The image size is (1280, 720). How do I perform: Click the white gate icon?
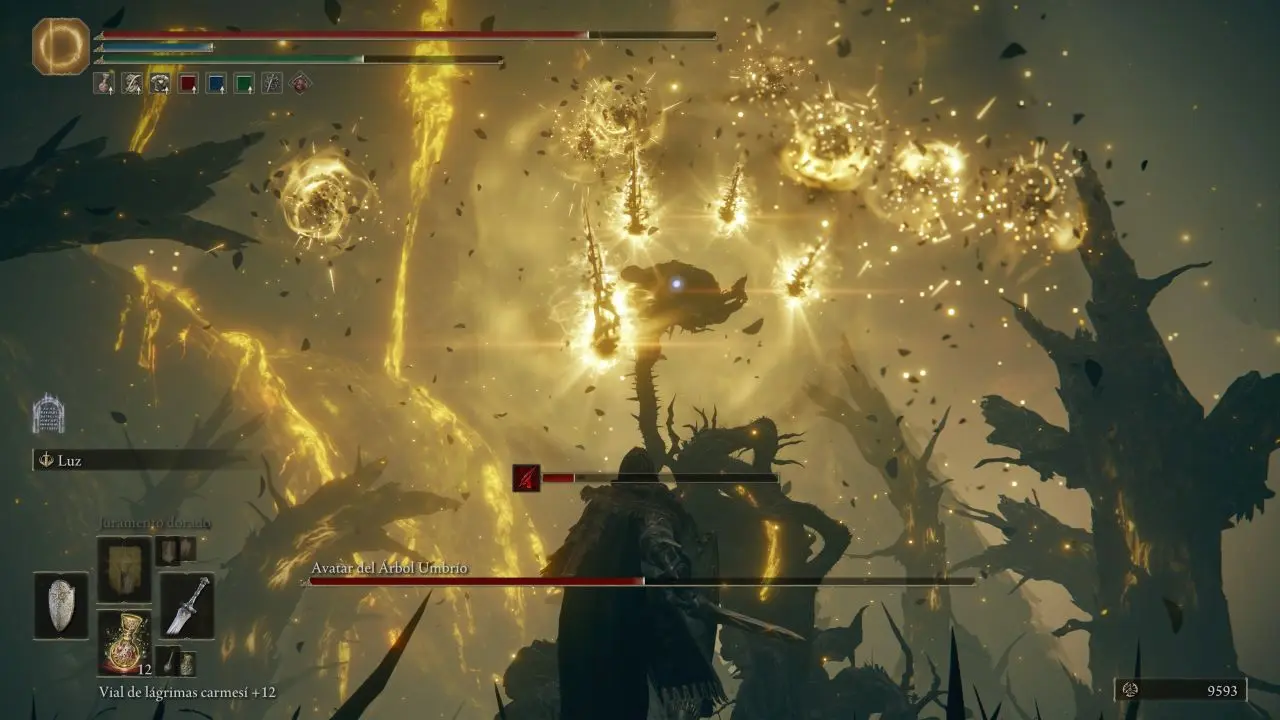[x=48, y=413]
